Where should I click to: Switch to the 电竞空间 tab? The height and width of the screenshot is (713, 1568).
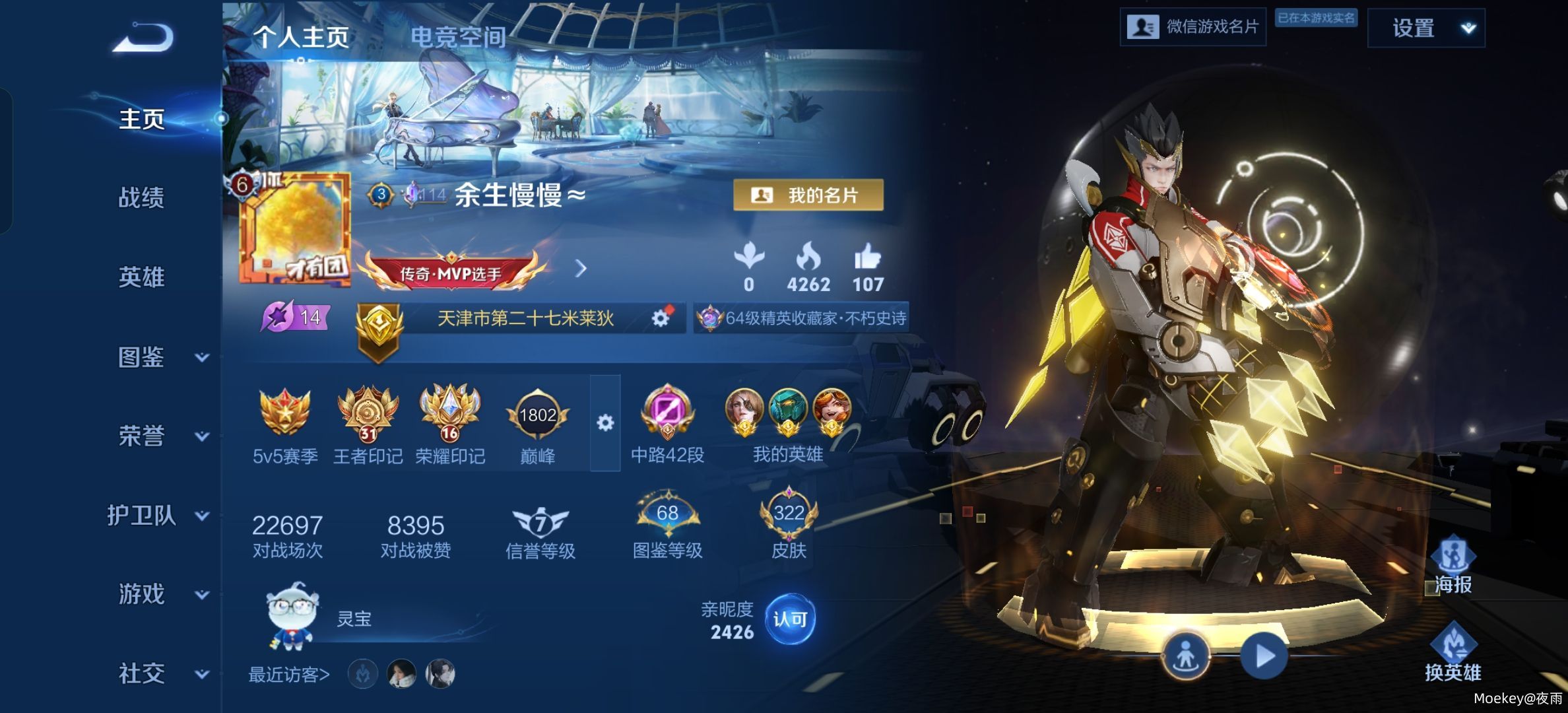coord(458,37)
